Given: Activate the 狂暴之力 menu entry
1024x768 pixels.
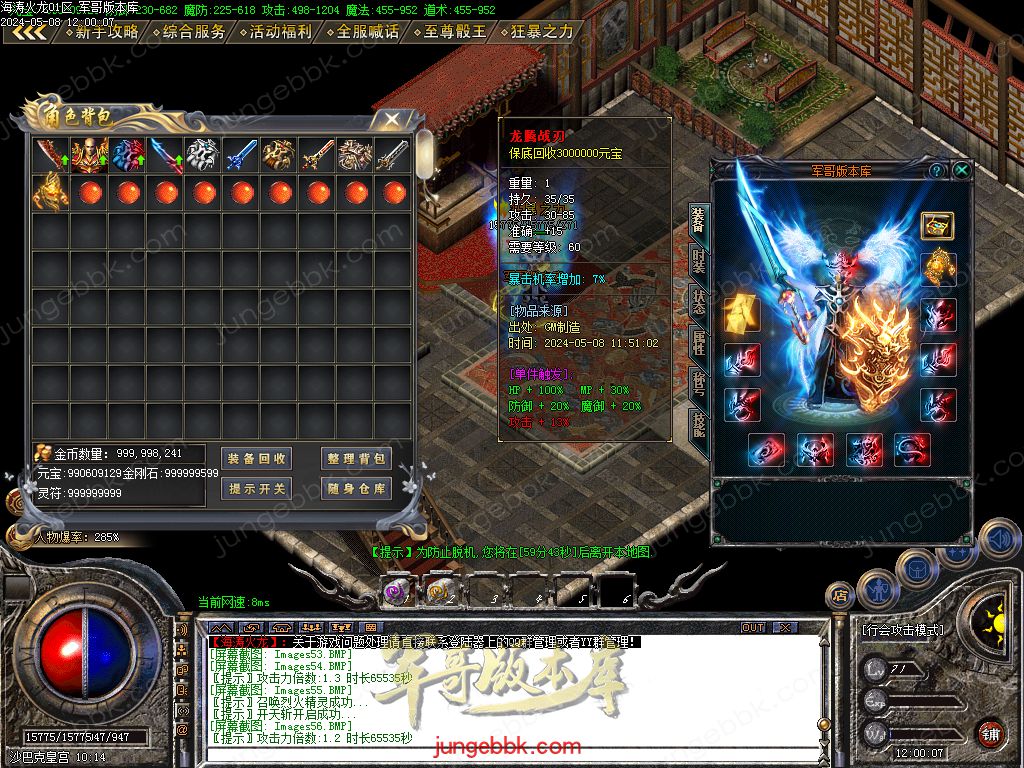Looking at the screenshot, I should (537, 32).
